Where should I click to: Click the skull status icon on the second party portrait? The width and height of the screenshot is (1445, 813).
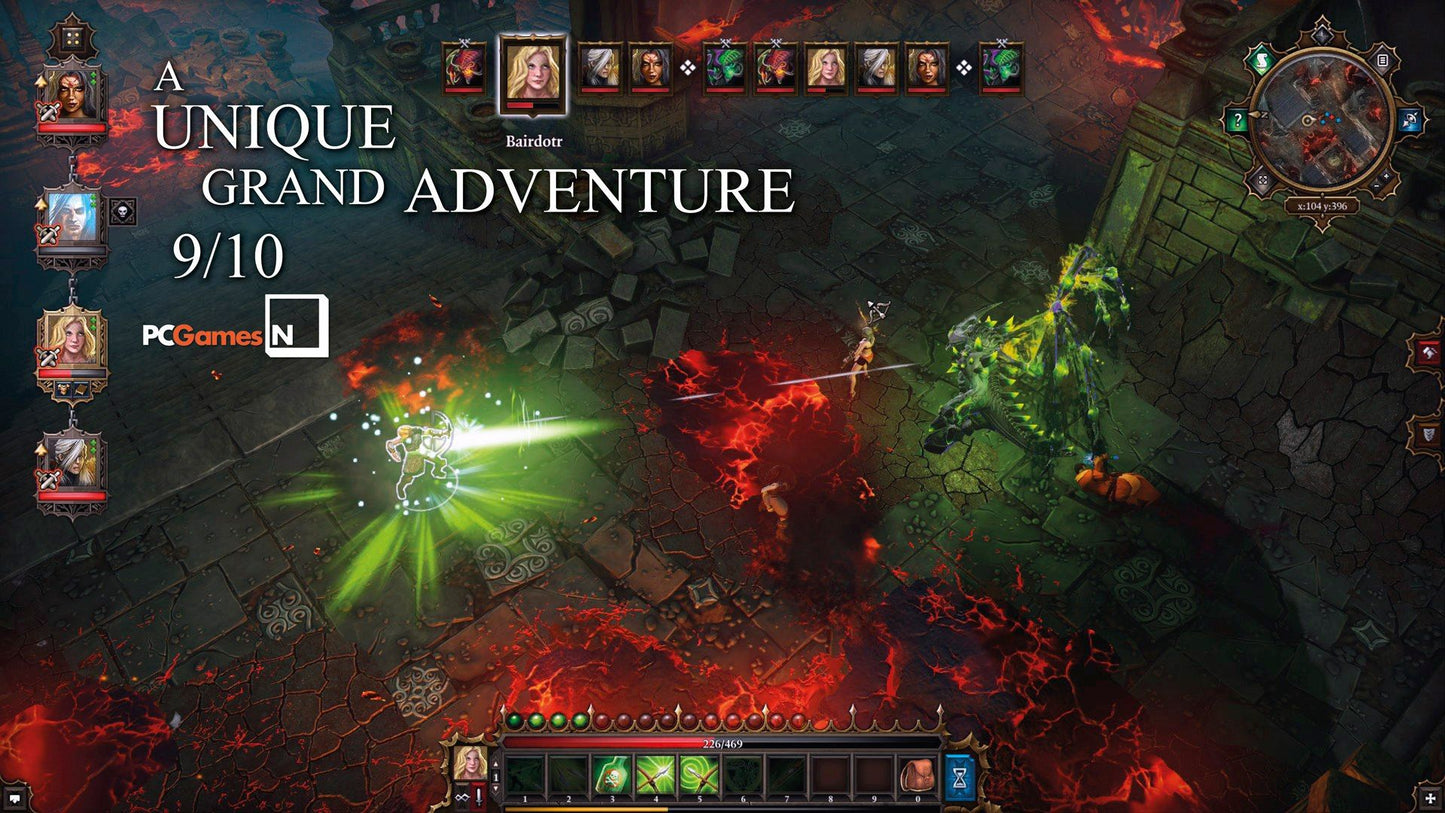coord(122,210)
